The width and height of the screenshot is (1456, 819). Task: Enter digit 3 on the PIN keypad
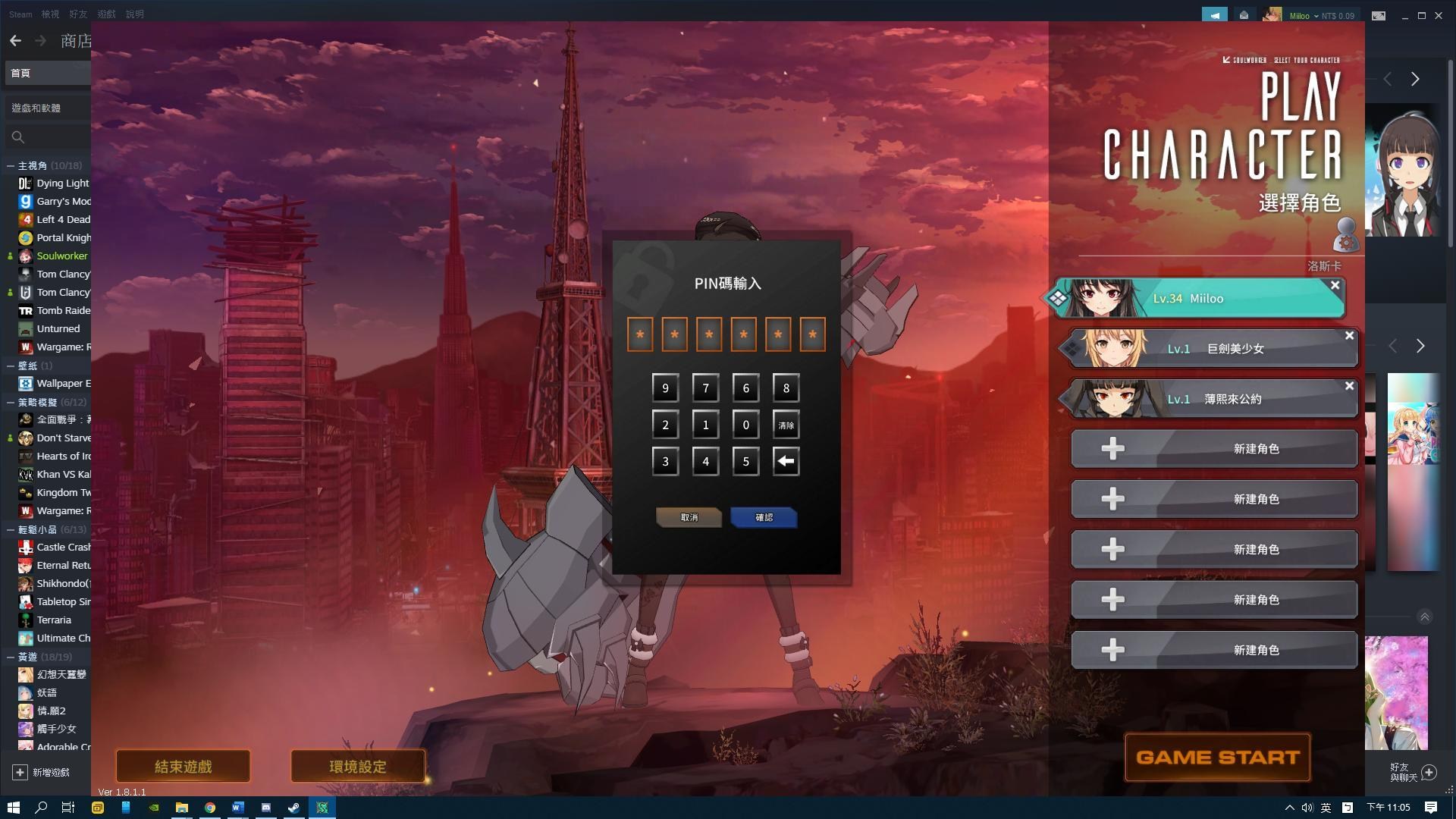tap(665, 461)
